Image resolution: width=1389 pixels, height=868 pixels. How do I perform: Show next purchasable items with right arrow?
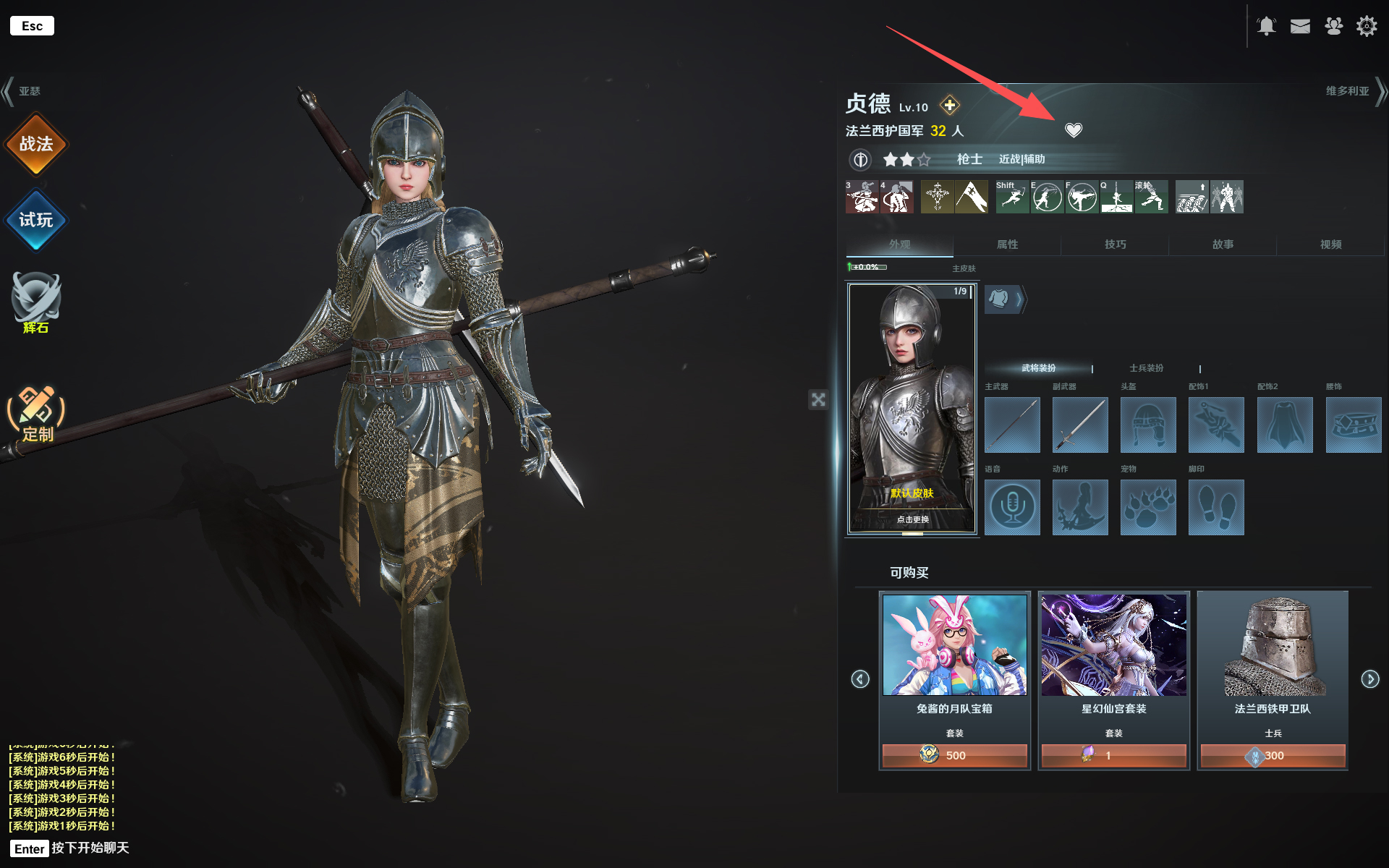point(1370,678)
